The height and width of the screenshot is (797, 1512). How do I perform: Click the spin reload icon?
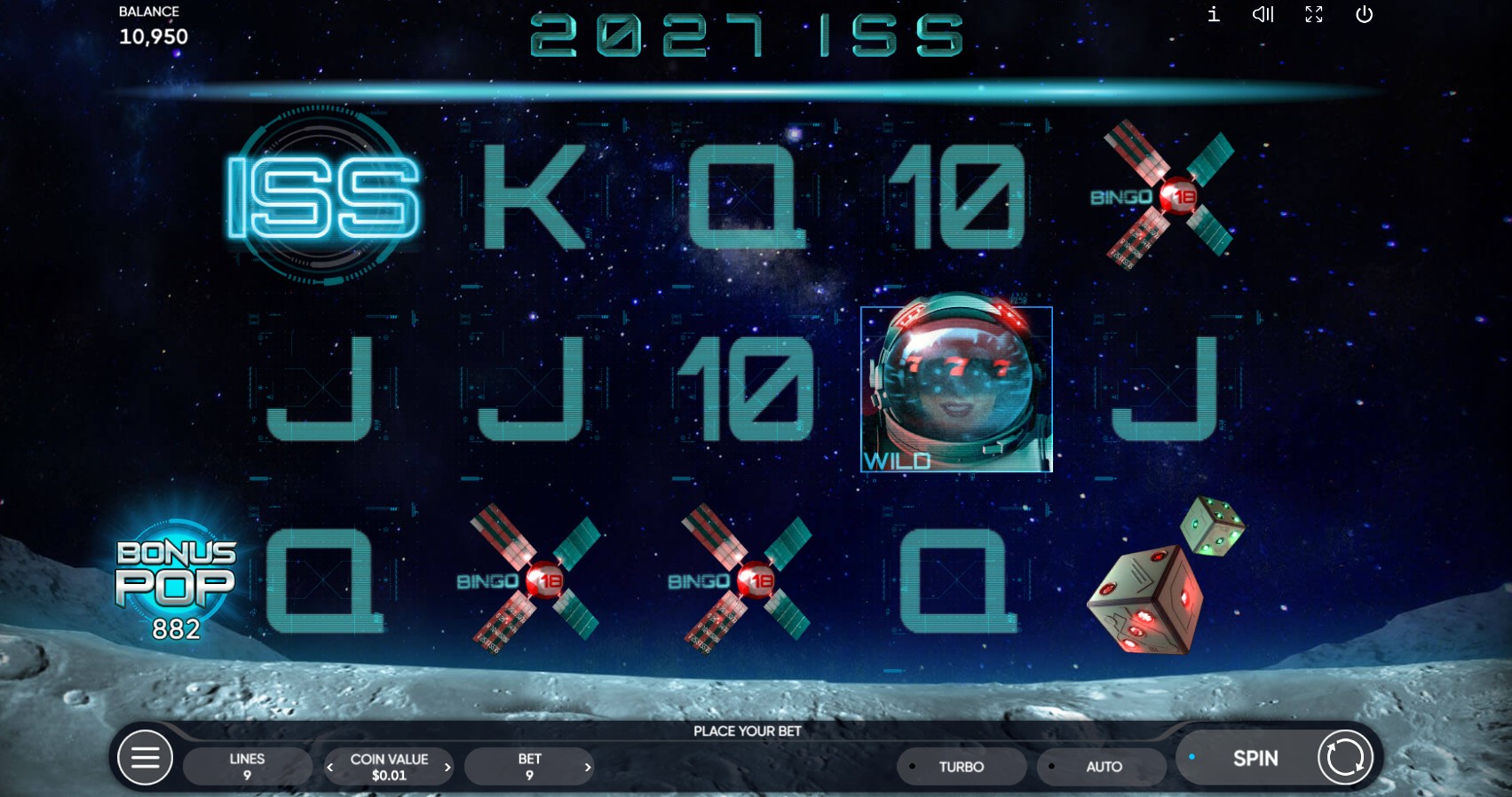(x=1343, y=757)
